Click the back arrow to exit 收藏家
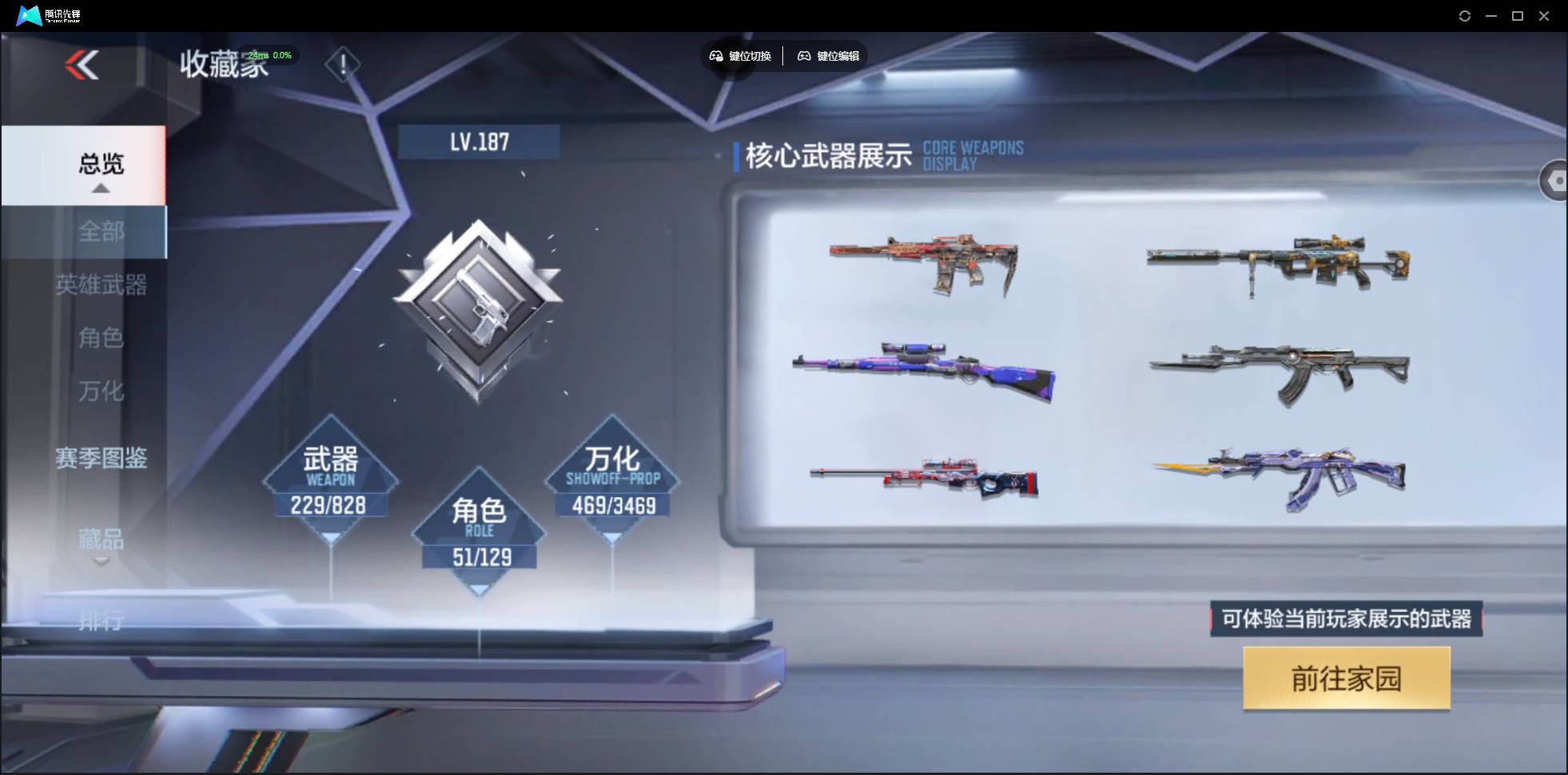1568x775 pixels. [x=82, y=66]
